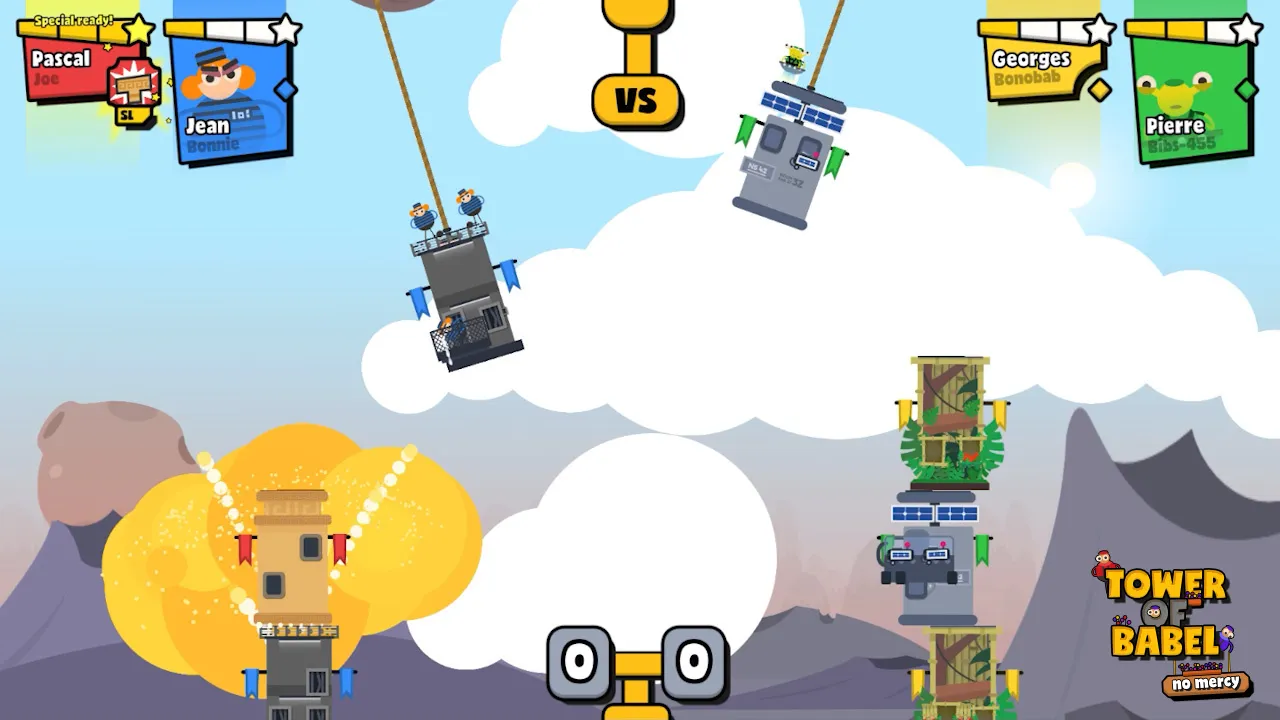Image resolution: width=1280 pixels, height=720 pixels.
Task: Click the yellow diamond marker on Georges' card
Action: (x=1099, y=90)
